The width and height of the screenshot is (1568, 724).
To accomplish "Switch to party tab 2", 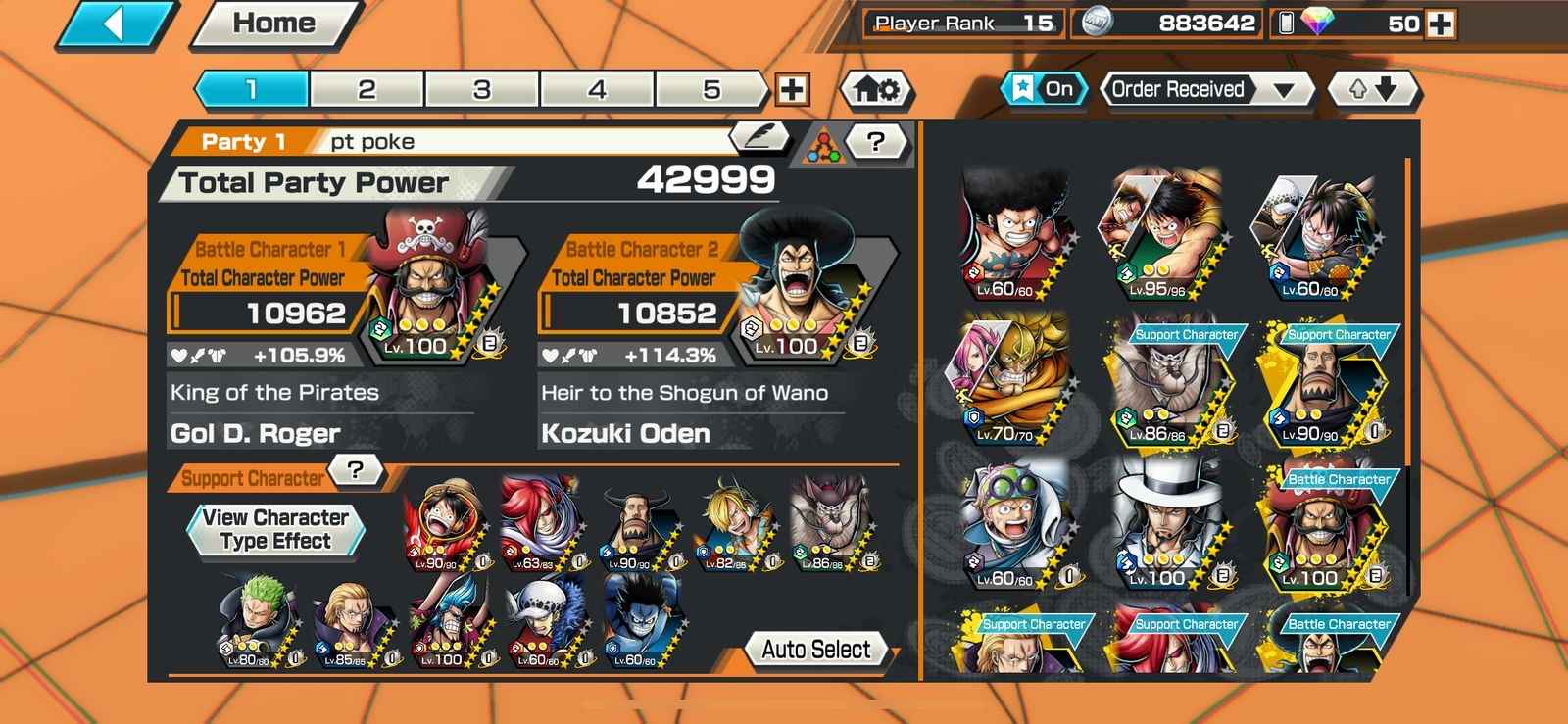I will (367, 89).
